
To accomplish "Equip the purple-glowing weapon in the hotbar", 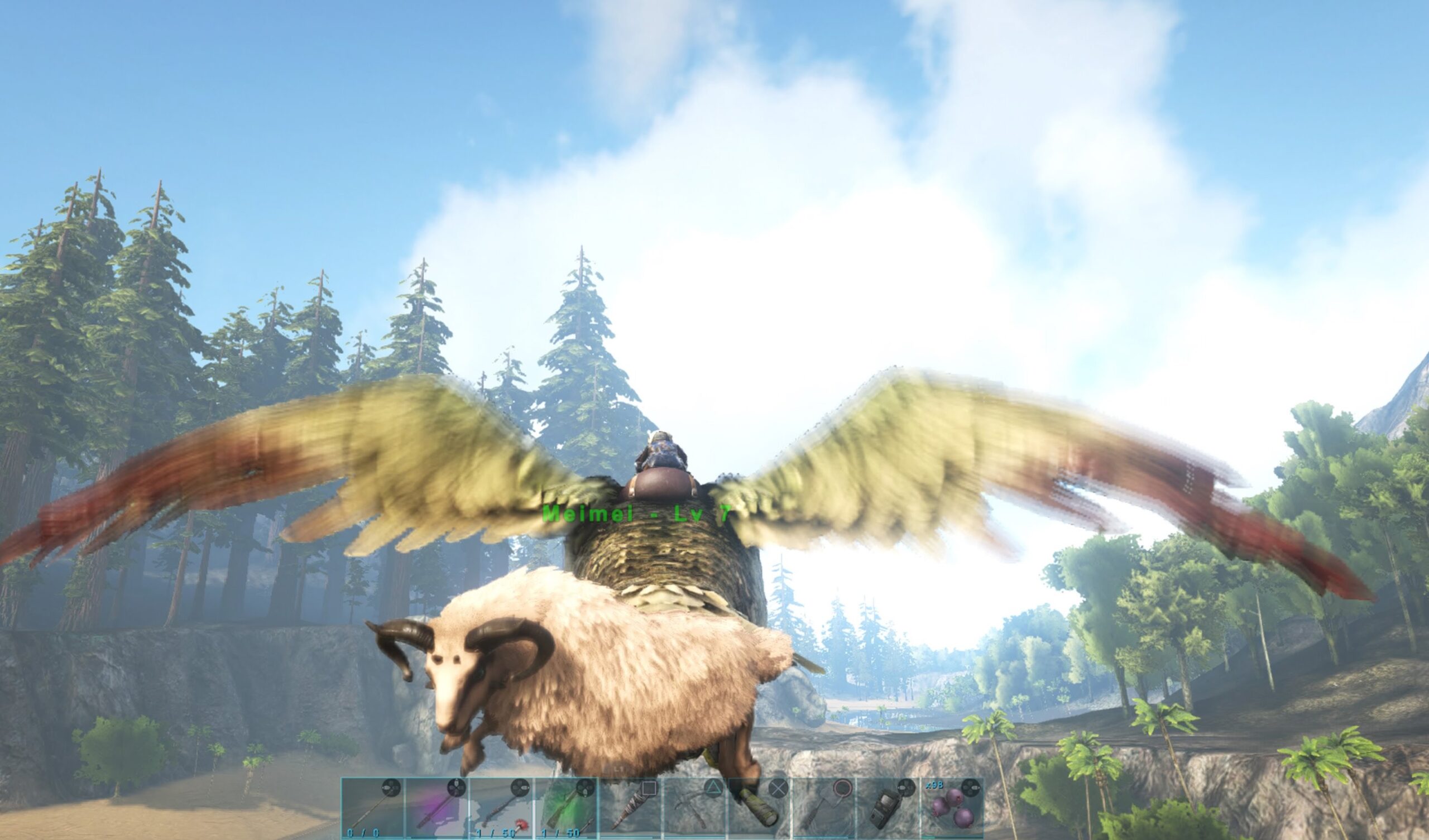I will point(437,808).
